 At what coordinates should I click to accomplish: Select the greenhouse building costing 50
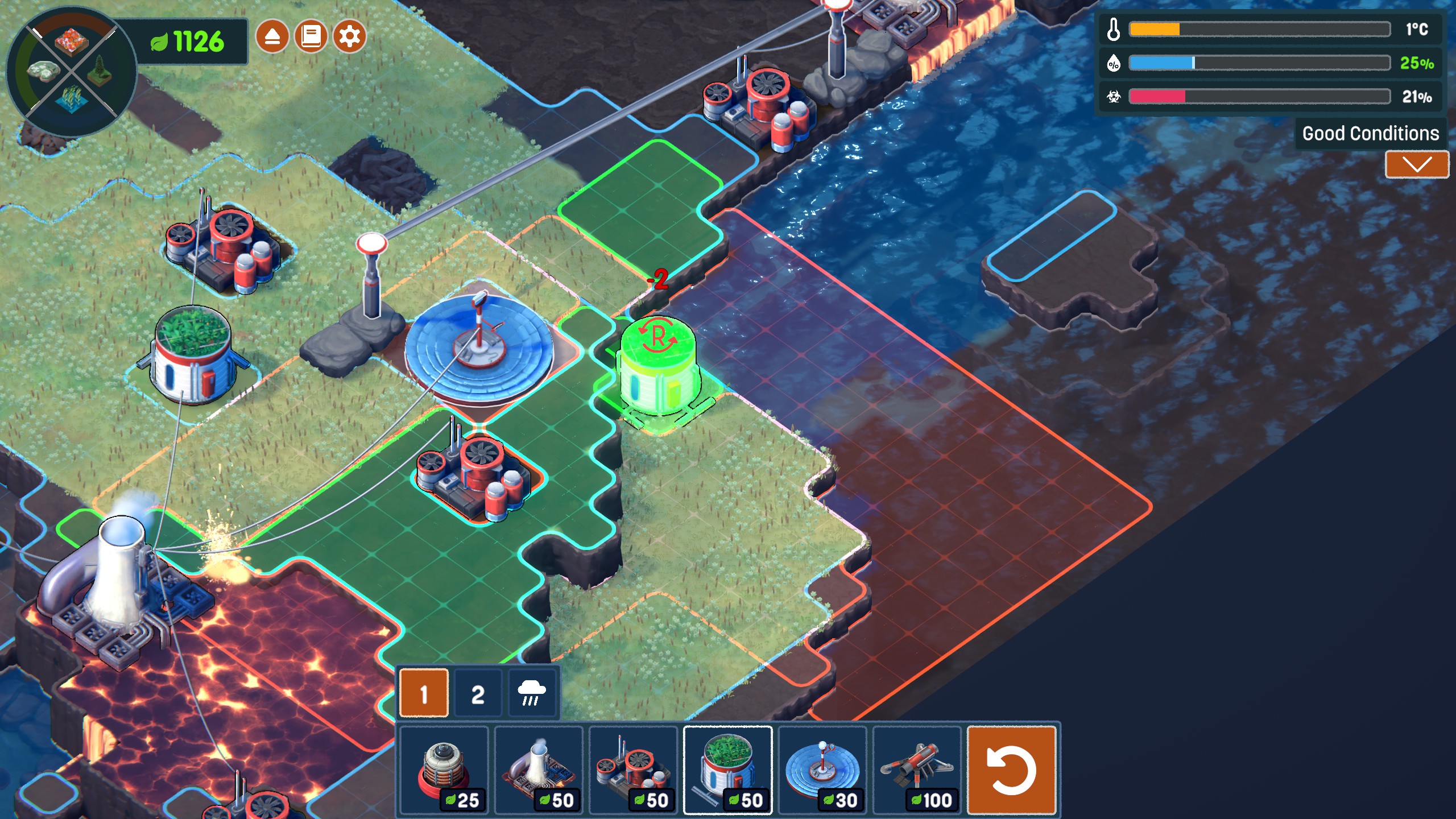(727, 770)
